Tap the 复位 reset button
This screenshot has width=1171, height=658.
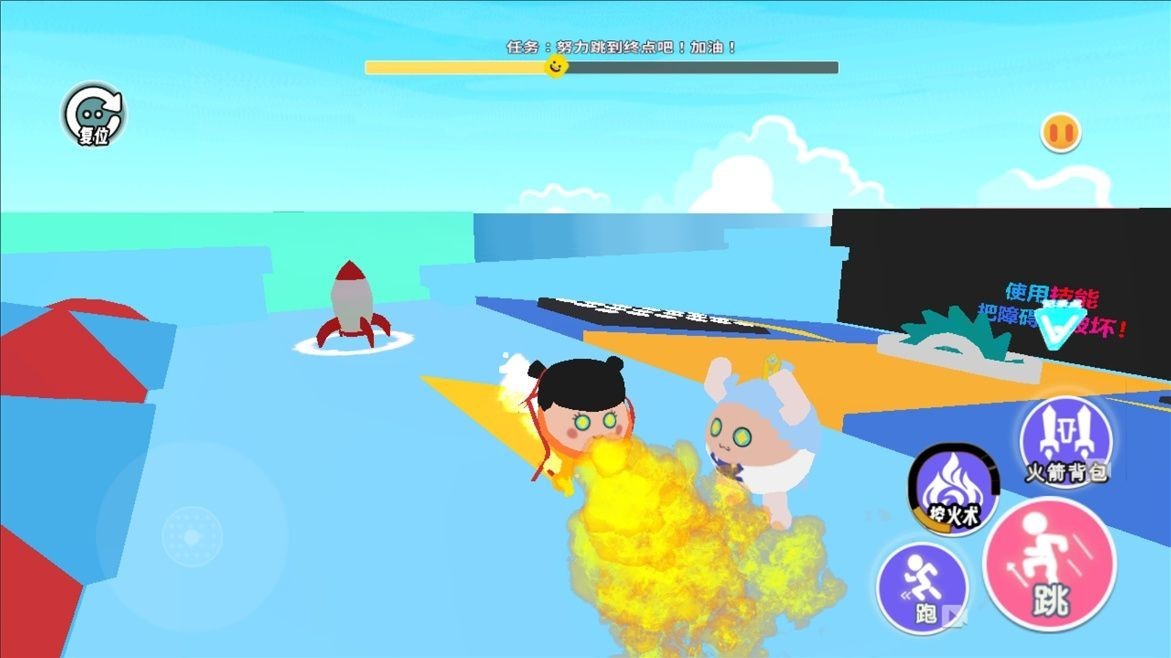[93, 115]
